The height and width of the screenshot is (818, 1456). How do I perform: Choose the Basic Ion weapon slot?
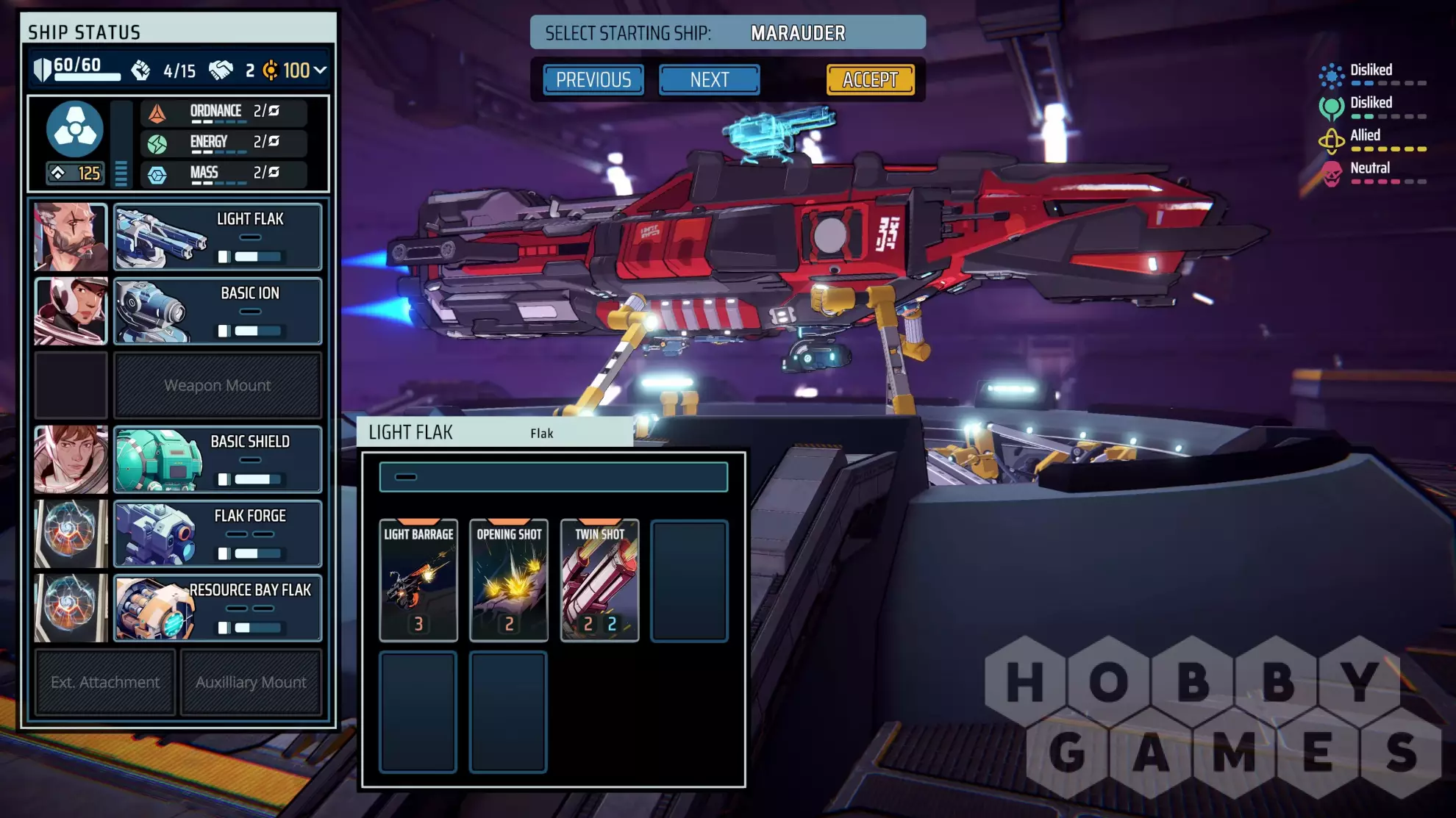(x=218, y=312)
